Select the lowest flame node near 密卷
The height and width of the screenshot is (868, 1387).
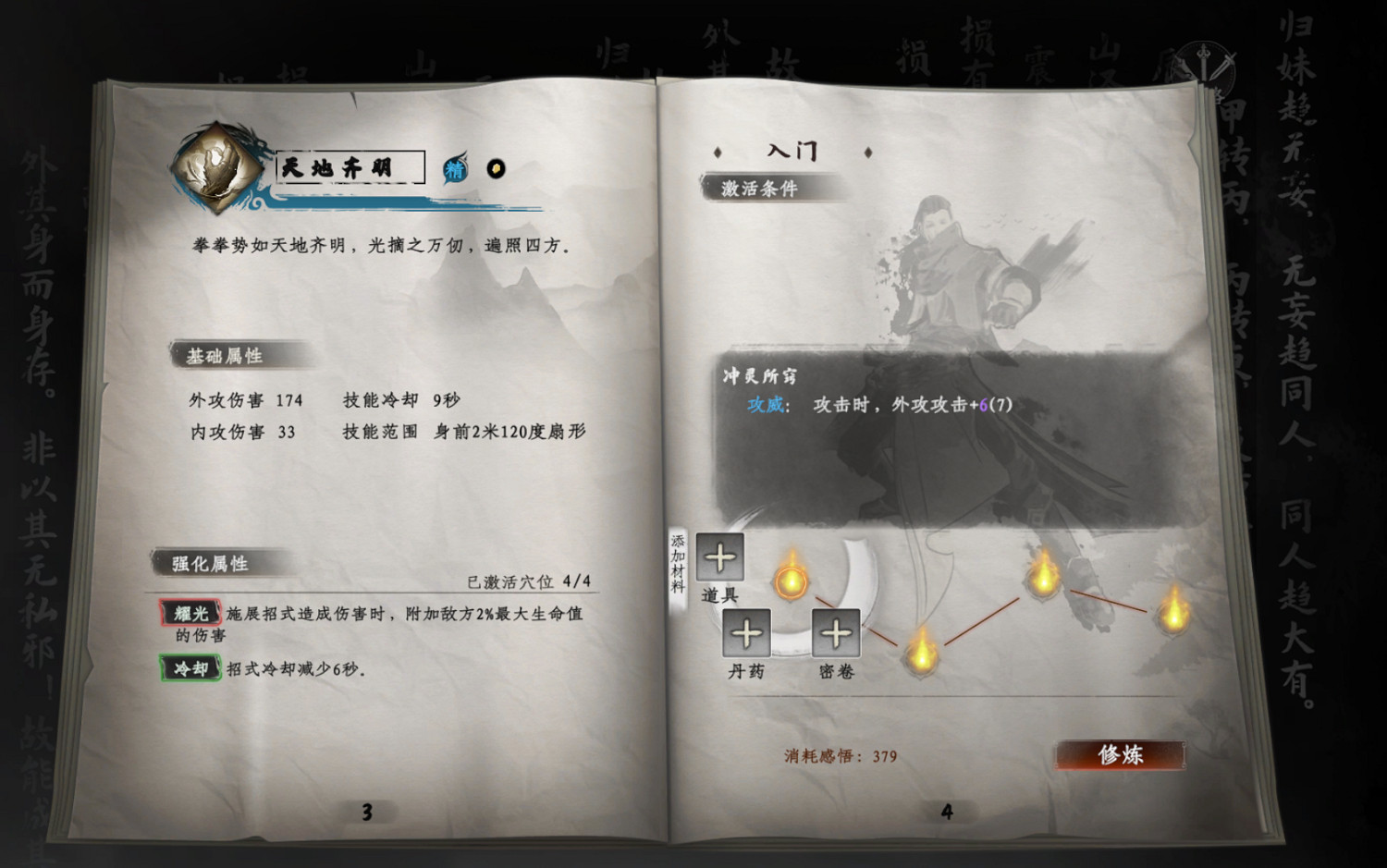click(x=922, y=658)
